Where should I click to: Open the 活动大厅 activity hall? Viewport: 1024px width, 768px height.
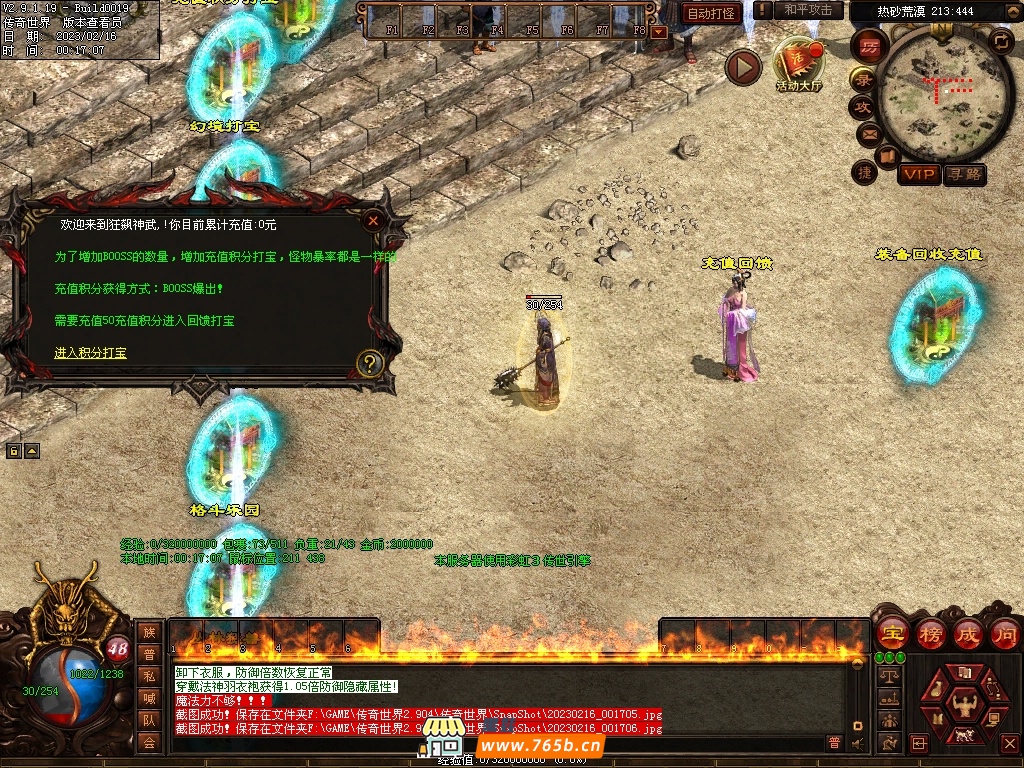point(799,64)
